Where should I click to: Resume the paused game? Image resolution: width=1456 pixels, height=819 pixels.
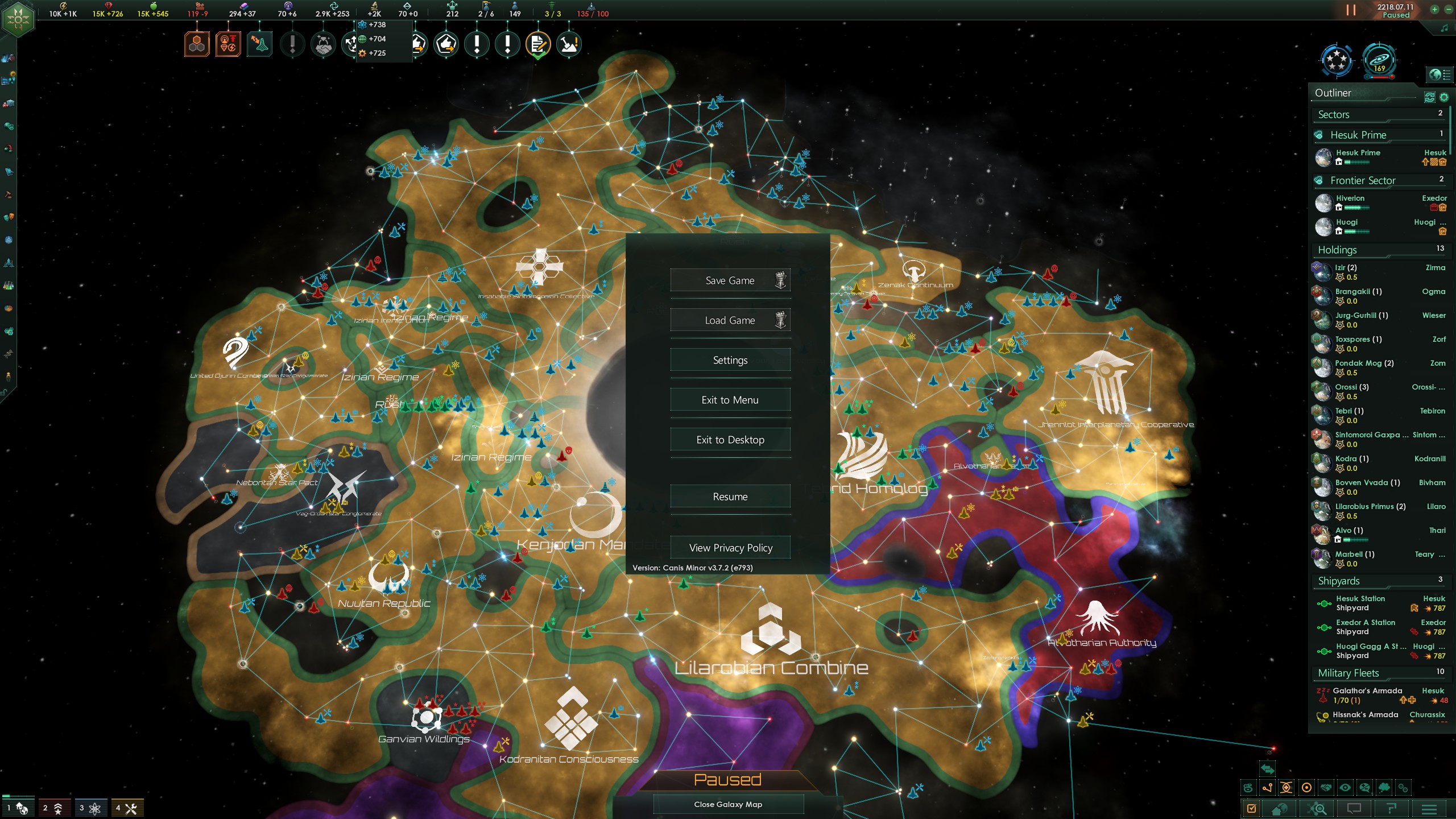click(x=730, y=497)
